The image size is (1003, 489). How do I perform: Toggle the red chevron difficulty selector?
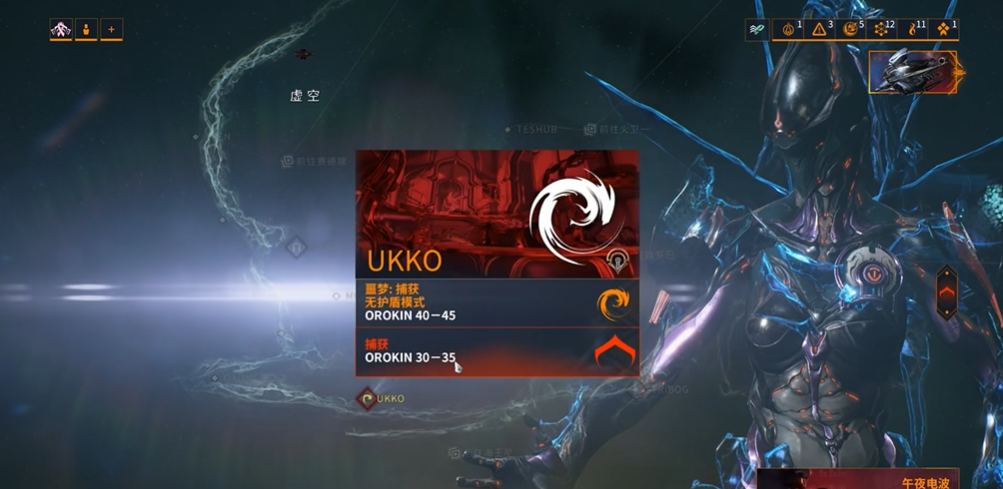click(946, 292)
